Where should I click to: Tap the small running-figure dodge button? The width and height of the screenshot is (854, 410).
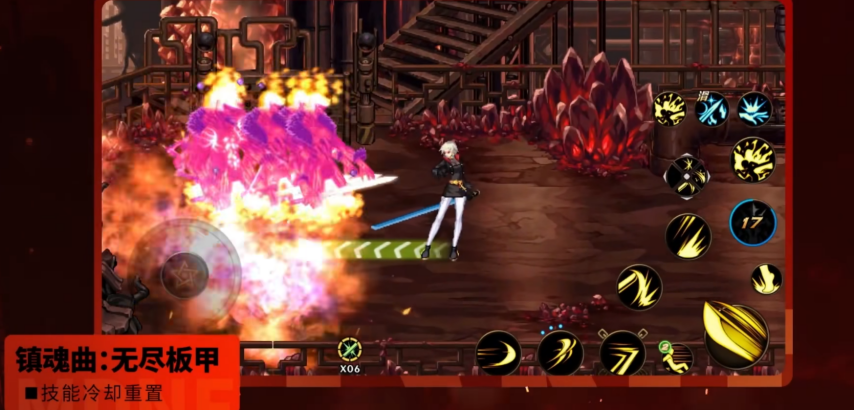(677, 356)
